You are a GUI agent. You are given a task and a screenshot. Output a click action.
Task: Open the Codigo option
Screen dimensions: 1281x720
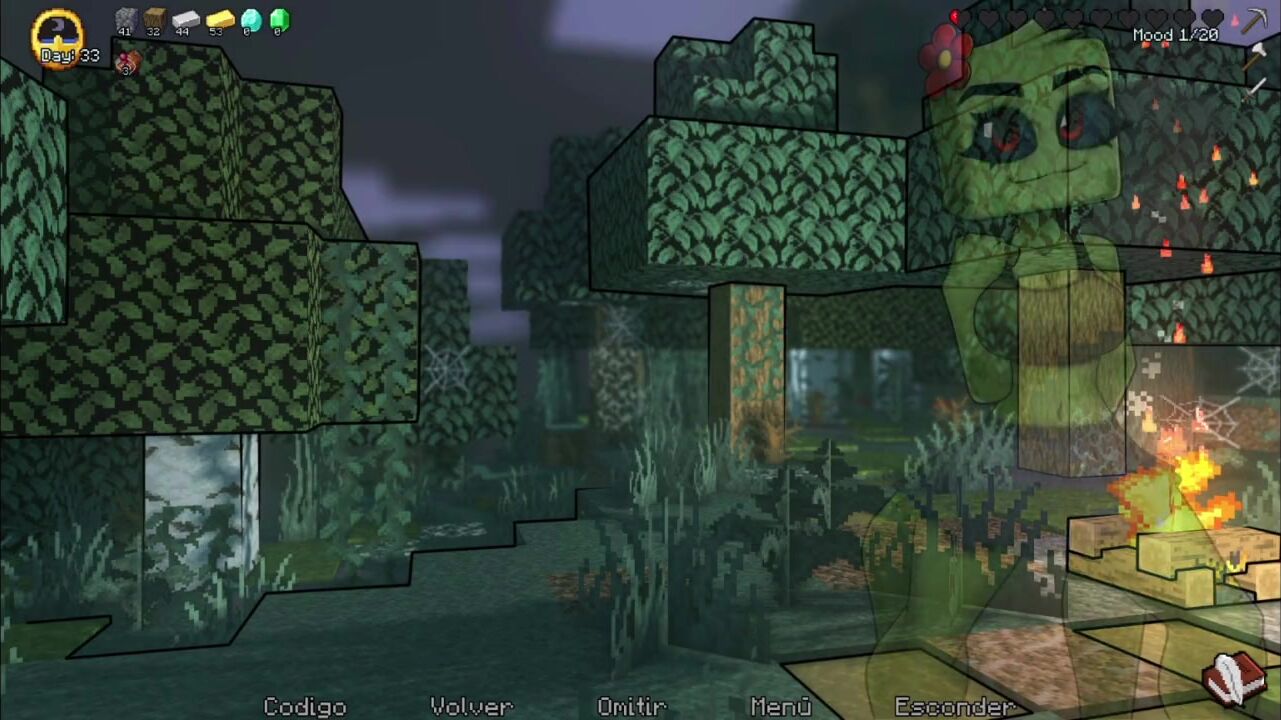304,706
